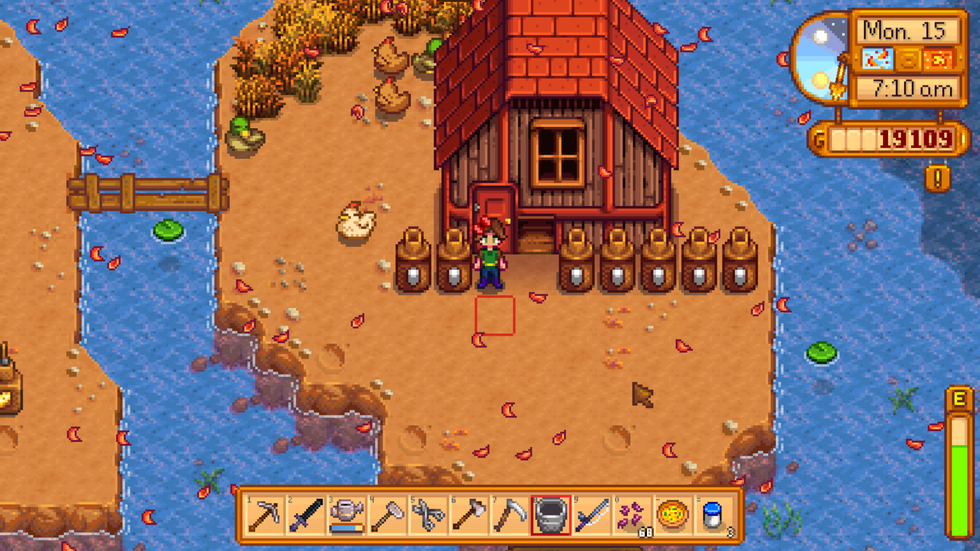Switch to the axe
980x551 pixels.
469,515
